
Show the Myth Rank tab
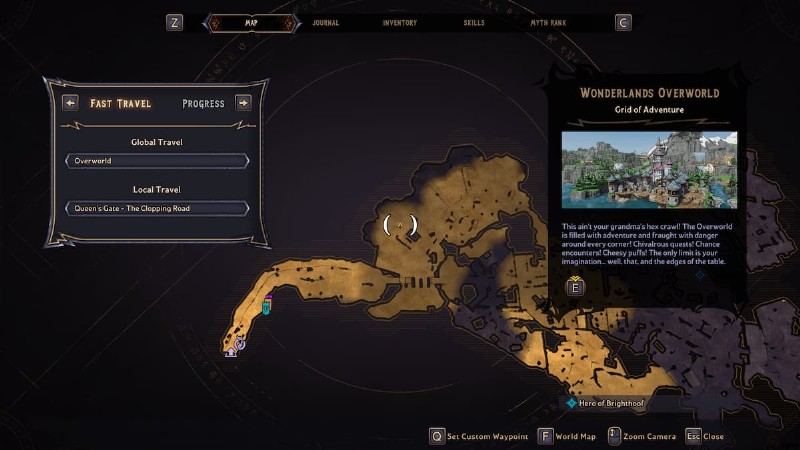[549, 22]
